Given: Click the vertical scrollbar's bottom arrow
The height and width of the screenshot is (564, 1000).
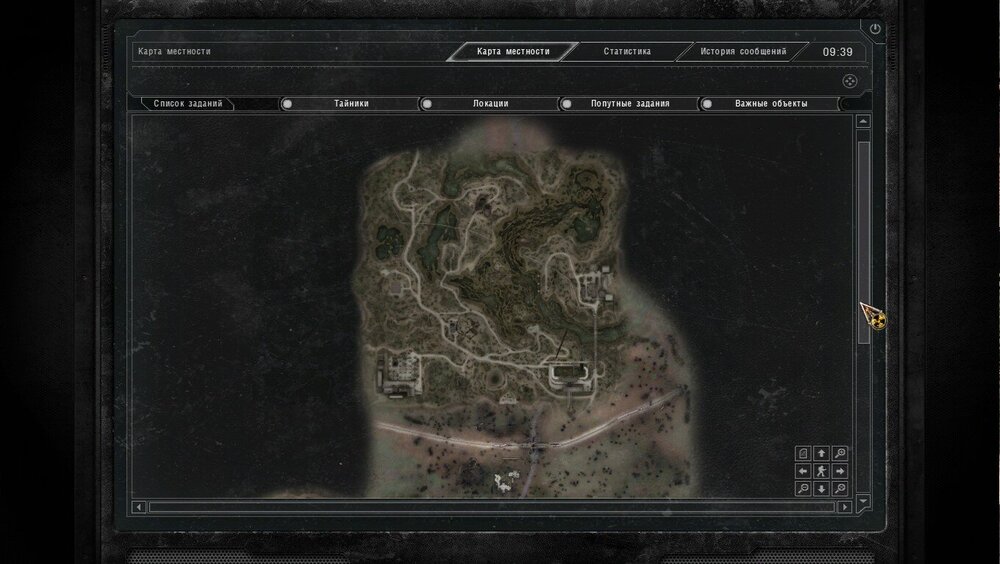Looking at the screenshot, I should tap(864, 500).
